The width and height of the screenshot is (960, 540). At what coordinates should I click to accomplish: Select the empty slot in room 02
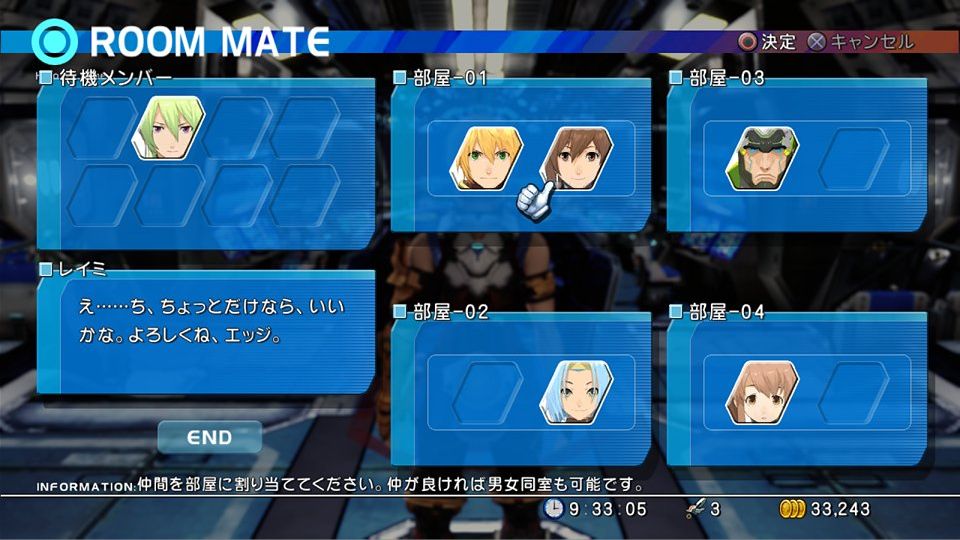487,392
